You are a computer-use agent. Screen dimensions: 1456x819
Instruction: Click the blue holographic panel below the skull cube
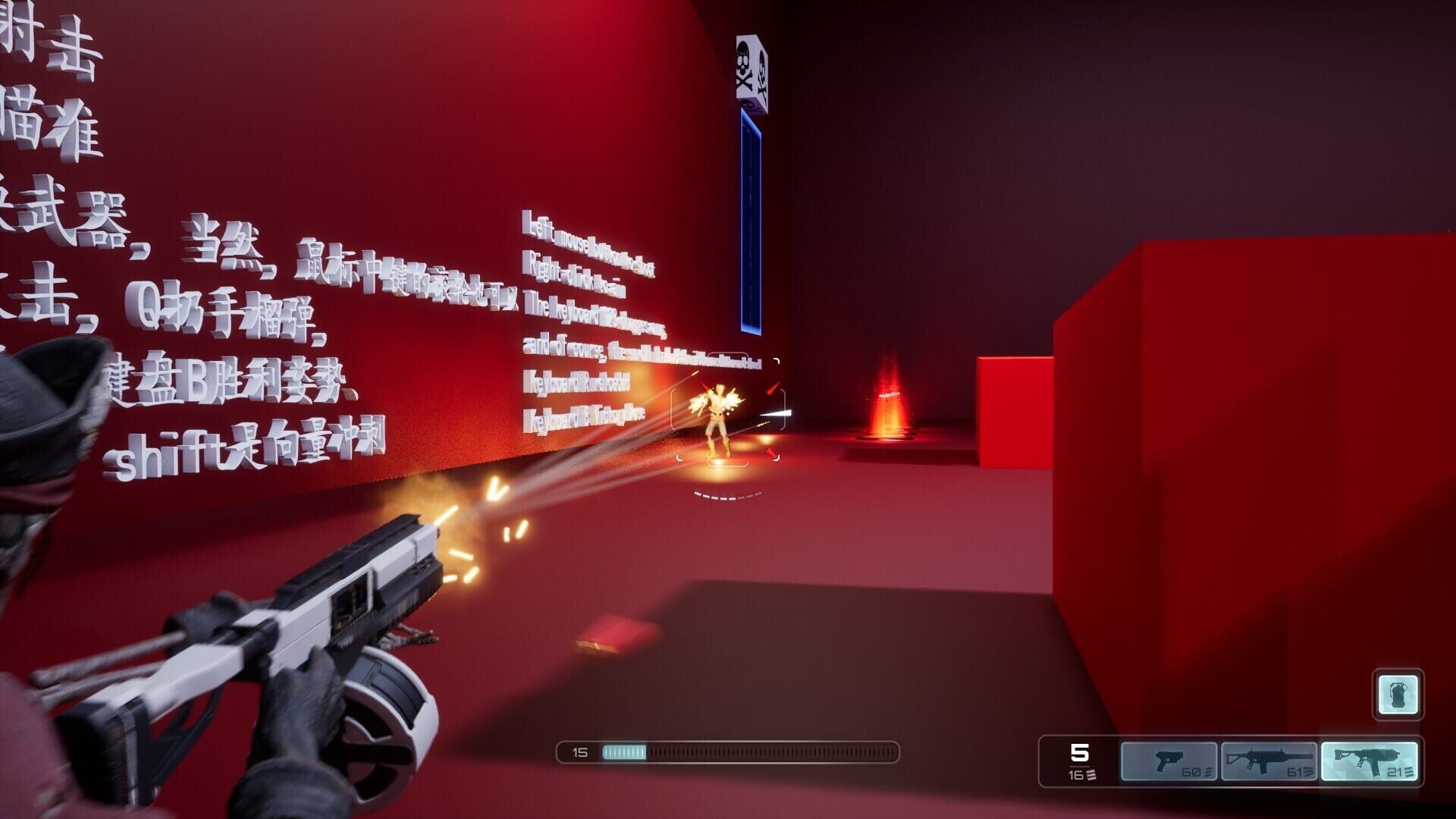pos(752,220)
